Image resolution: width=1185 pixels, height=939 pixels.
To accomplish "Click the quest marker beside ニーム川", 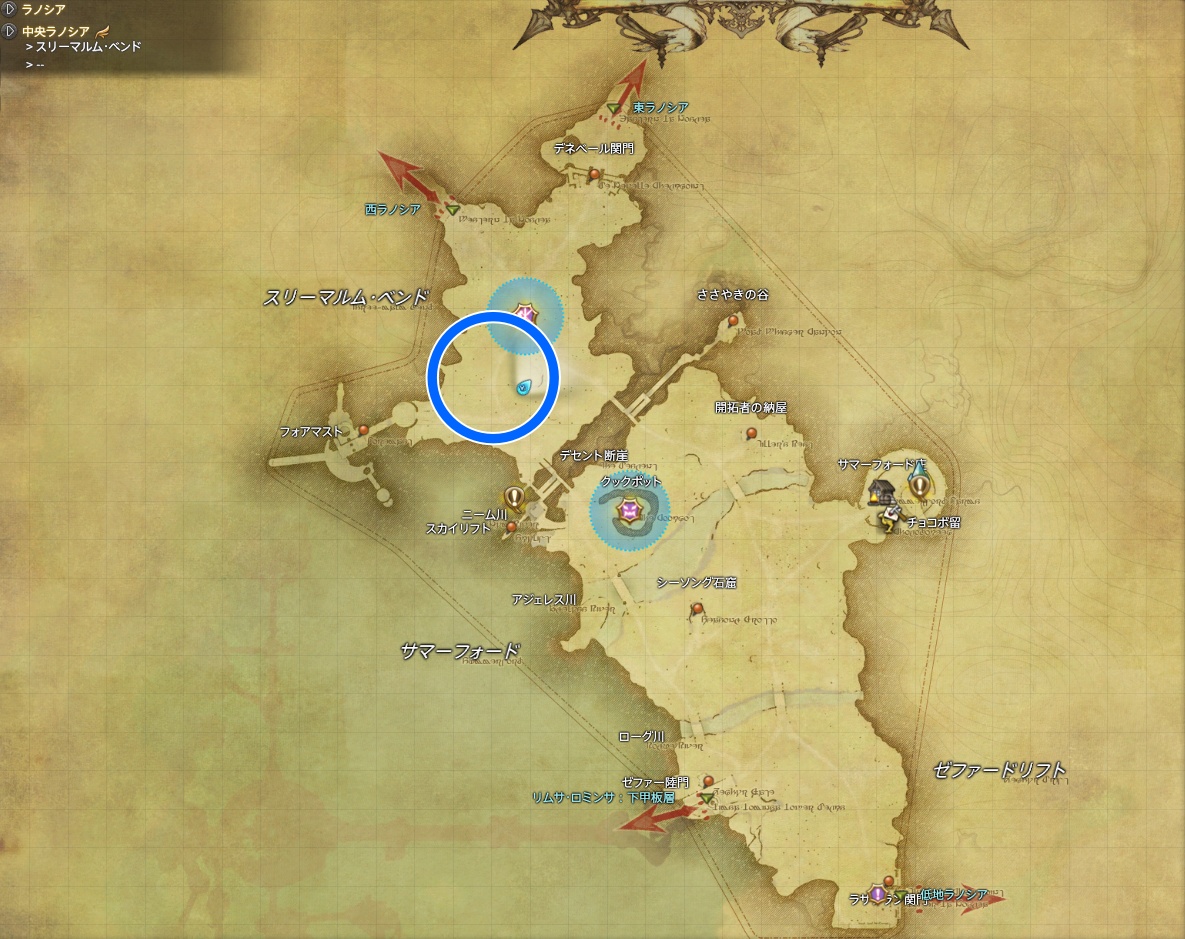I will (x=514, y=495).
